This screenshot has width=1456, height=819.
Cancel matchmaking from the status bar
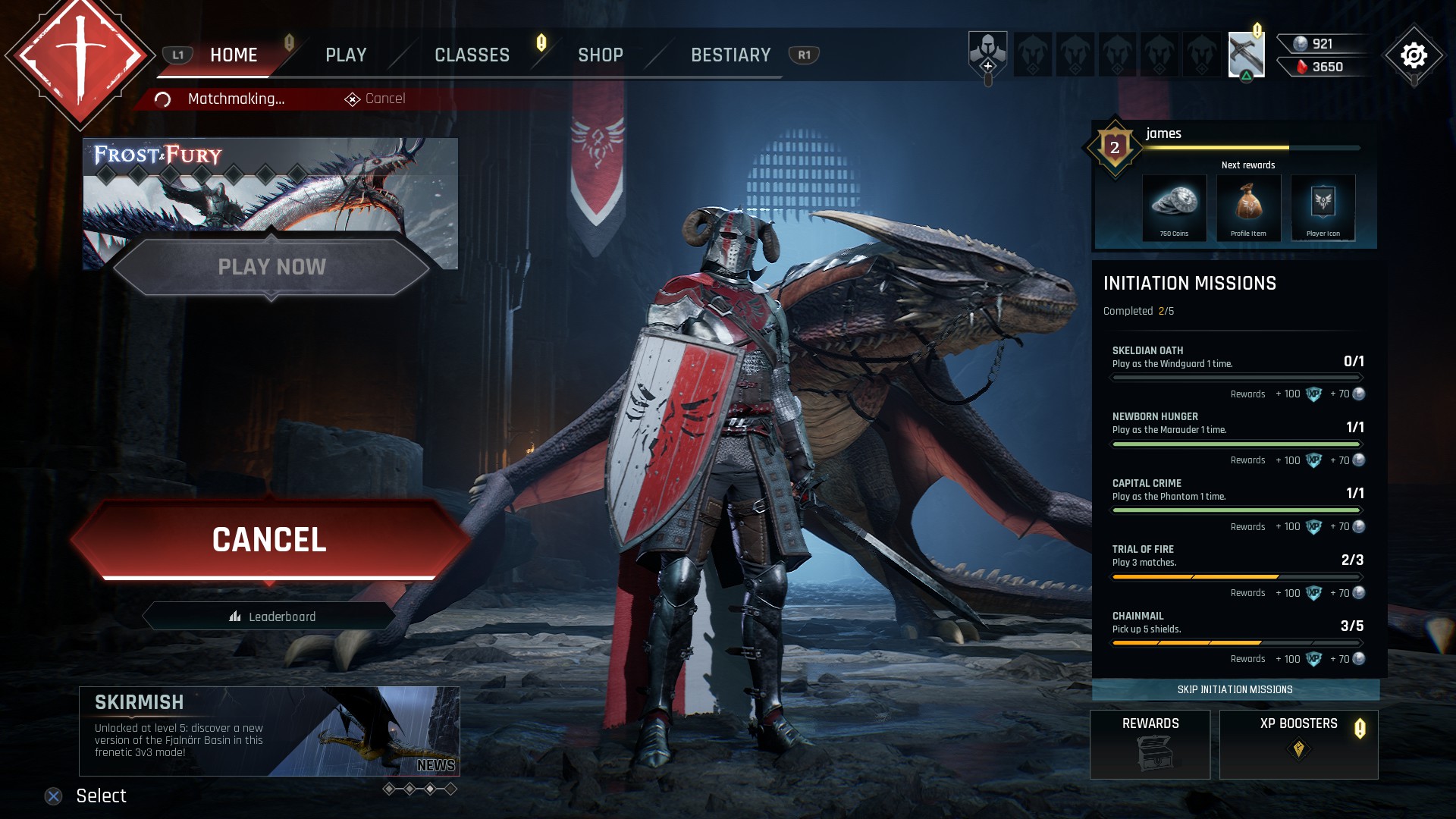click(x=376, y=99)
